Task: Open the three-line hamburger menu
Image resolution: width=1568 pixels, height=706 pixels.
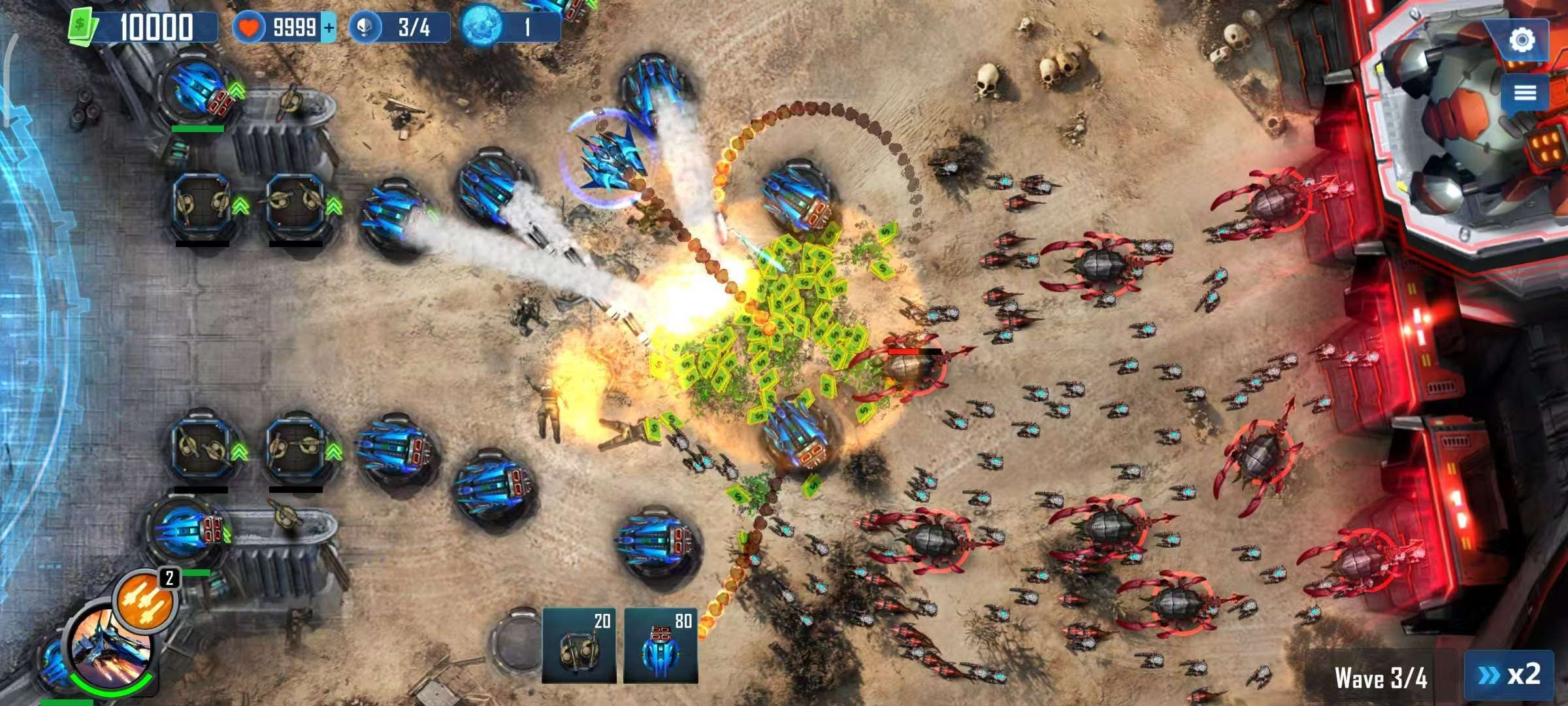Action: (x=1525, y=92)
